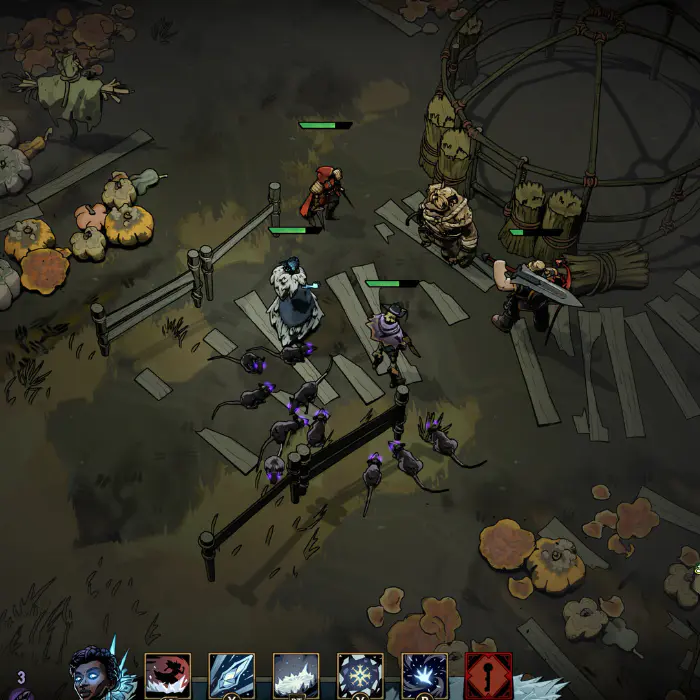Image resolution: width=700 pixels, height=700 pixels.
Task: Cast the ice spikes ground ability
Action: tap(296, 677)
